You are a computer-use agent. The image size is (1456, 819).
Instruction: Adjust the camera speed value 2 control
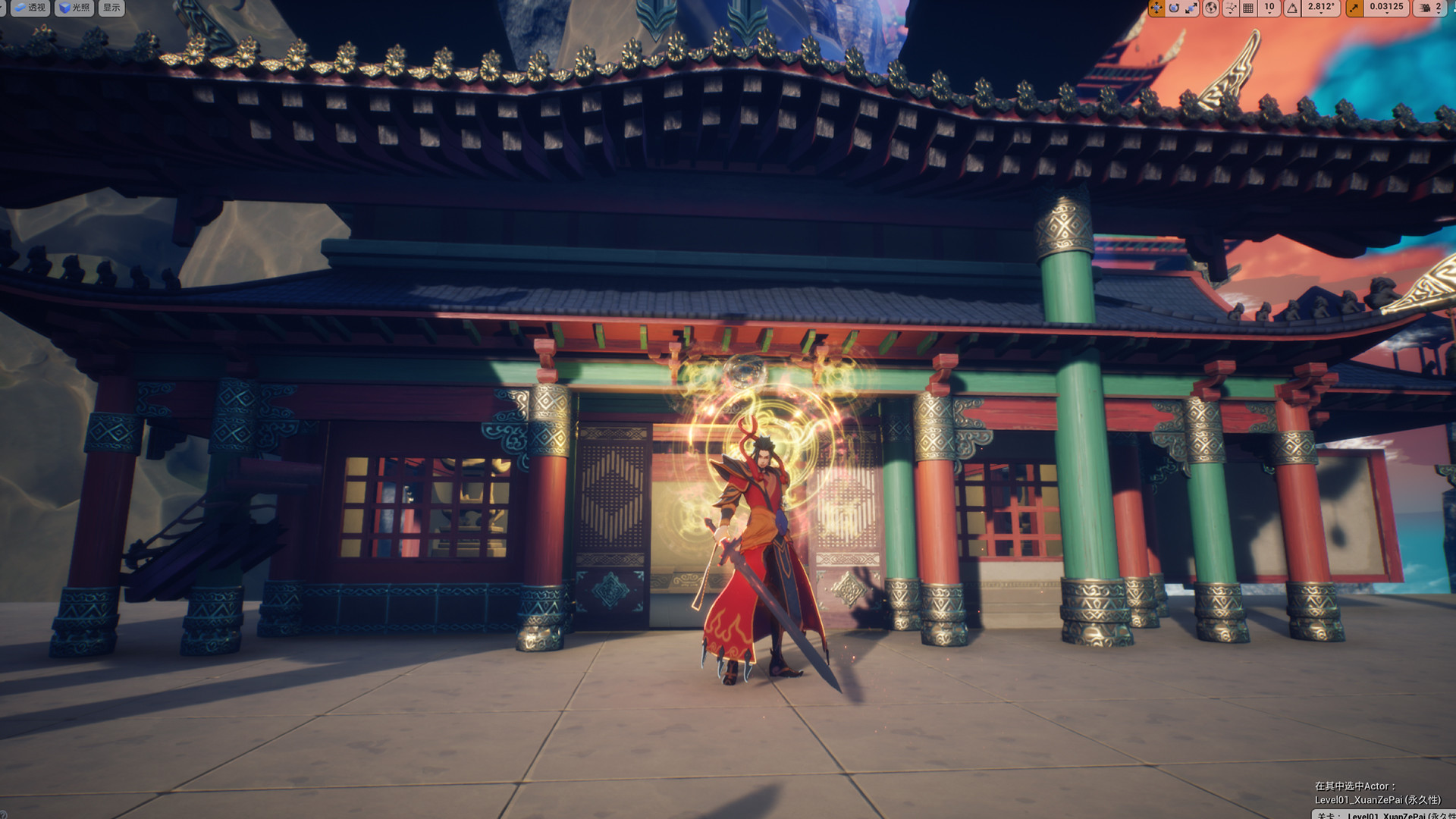[x=1440, y=8]
